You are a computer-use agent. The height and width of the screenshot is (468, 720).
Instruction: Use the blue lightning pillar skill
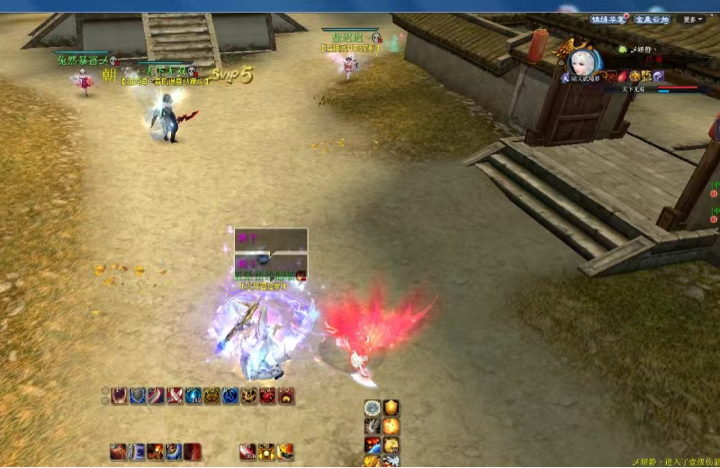point(137,451)
